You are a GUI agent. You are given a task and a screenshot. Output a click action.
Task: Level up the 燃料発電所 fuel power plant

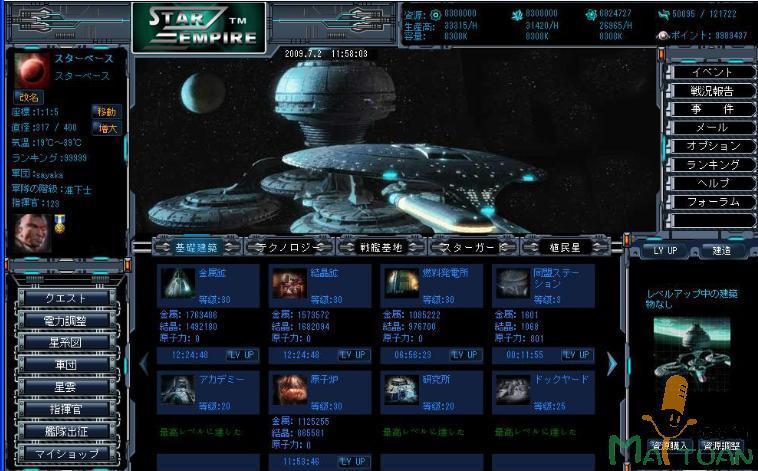(x=463, y=355)
